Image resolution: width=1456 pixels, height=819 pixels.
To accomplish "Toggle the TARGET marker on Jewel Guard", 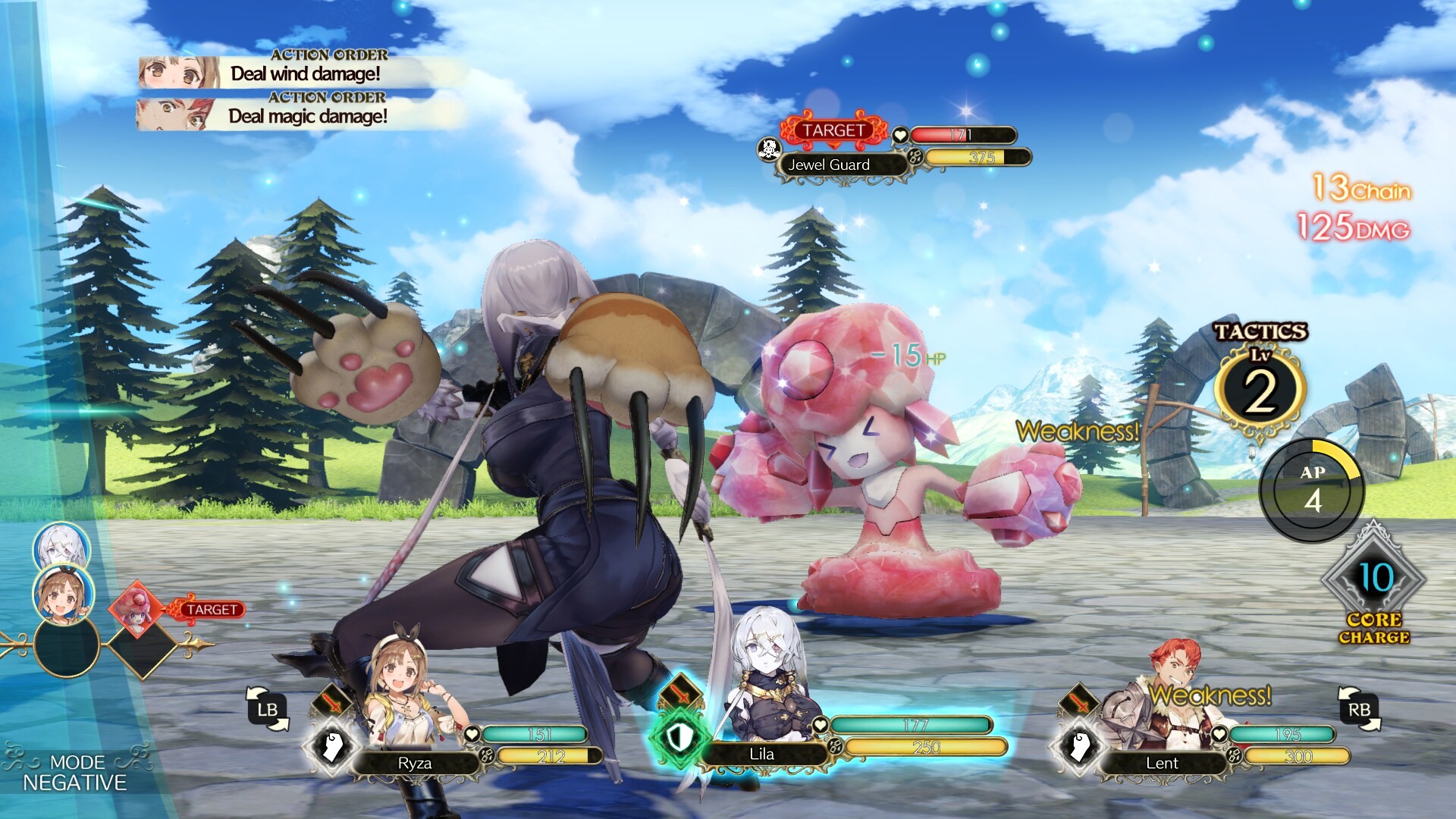I will point(833,130).
